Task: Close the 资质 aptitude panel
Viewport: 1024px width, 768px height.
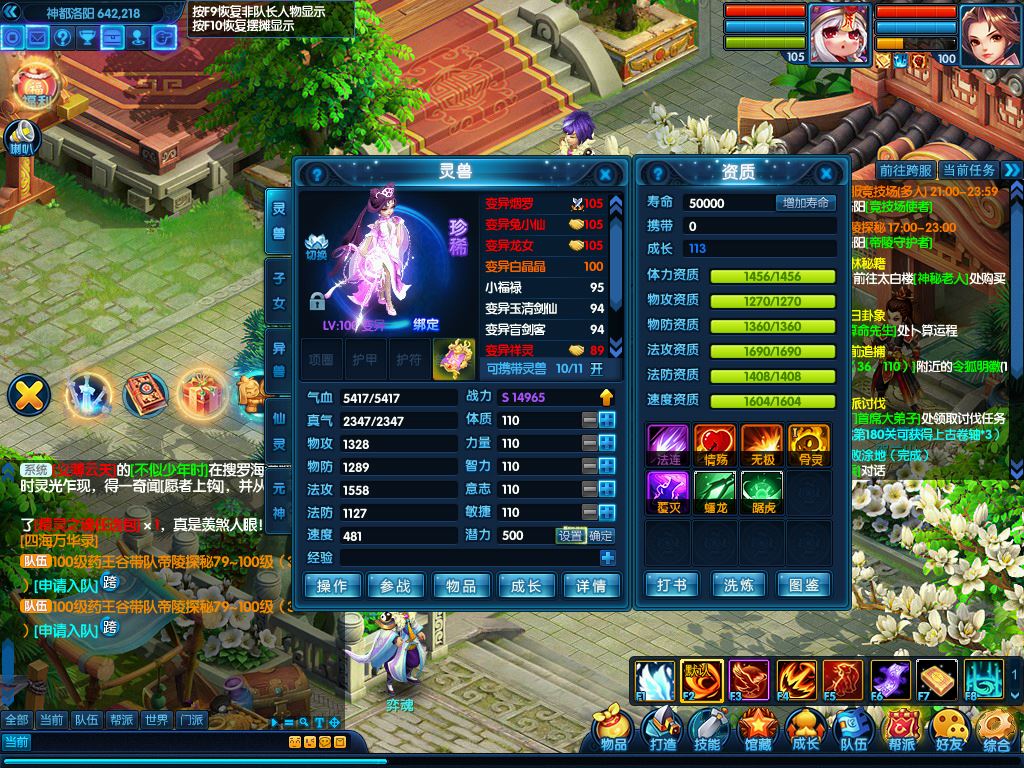Action: [826, 173]
